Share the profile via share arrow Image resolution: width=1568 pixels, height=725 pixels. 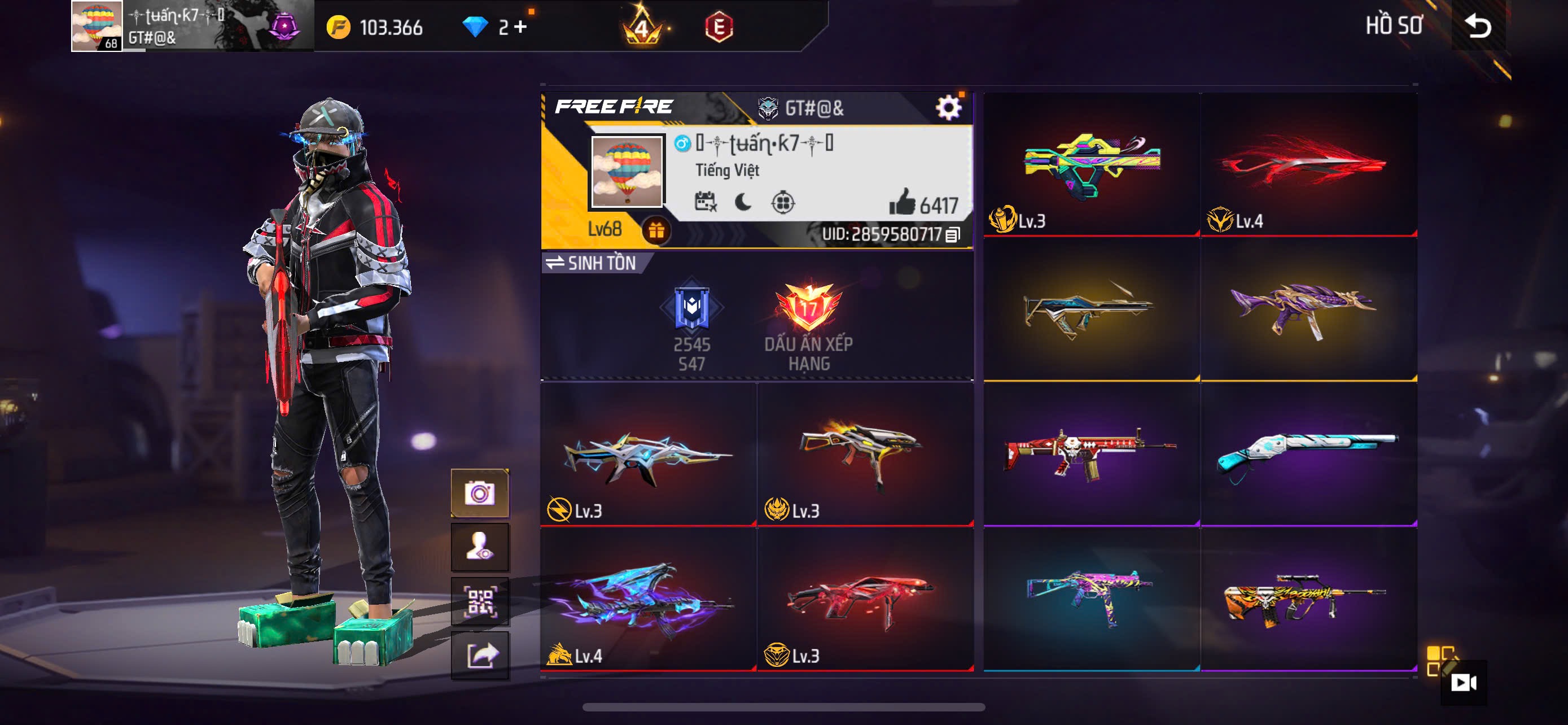tap(480, 655)
